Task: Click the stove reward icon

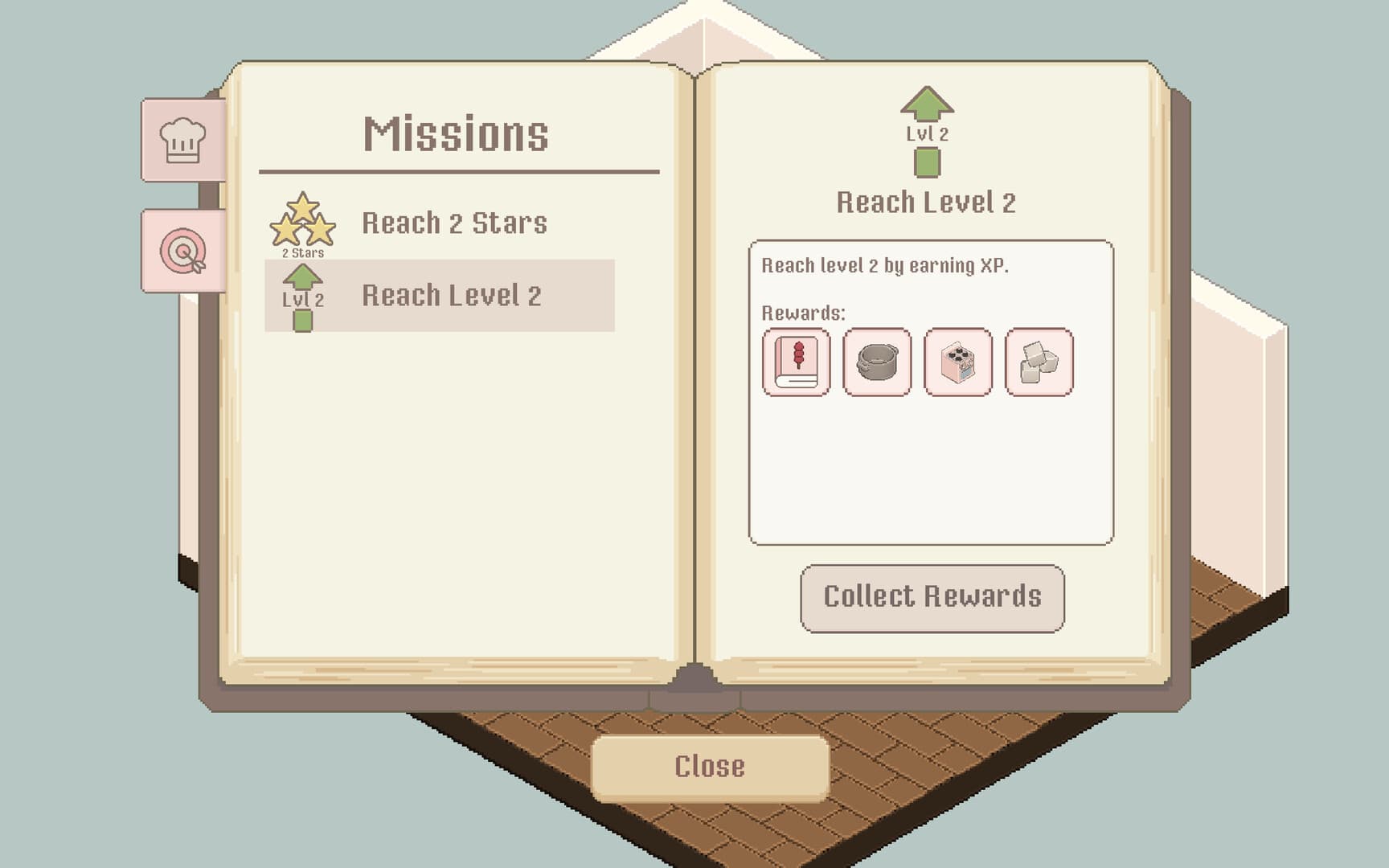Action: point(958,362)
